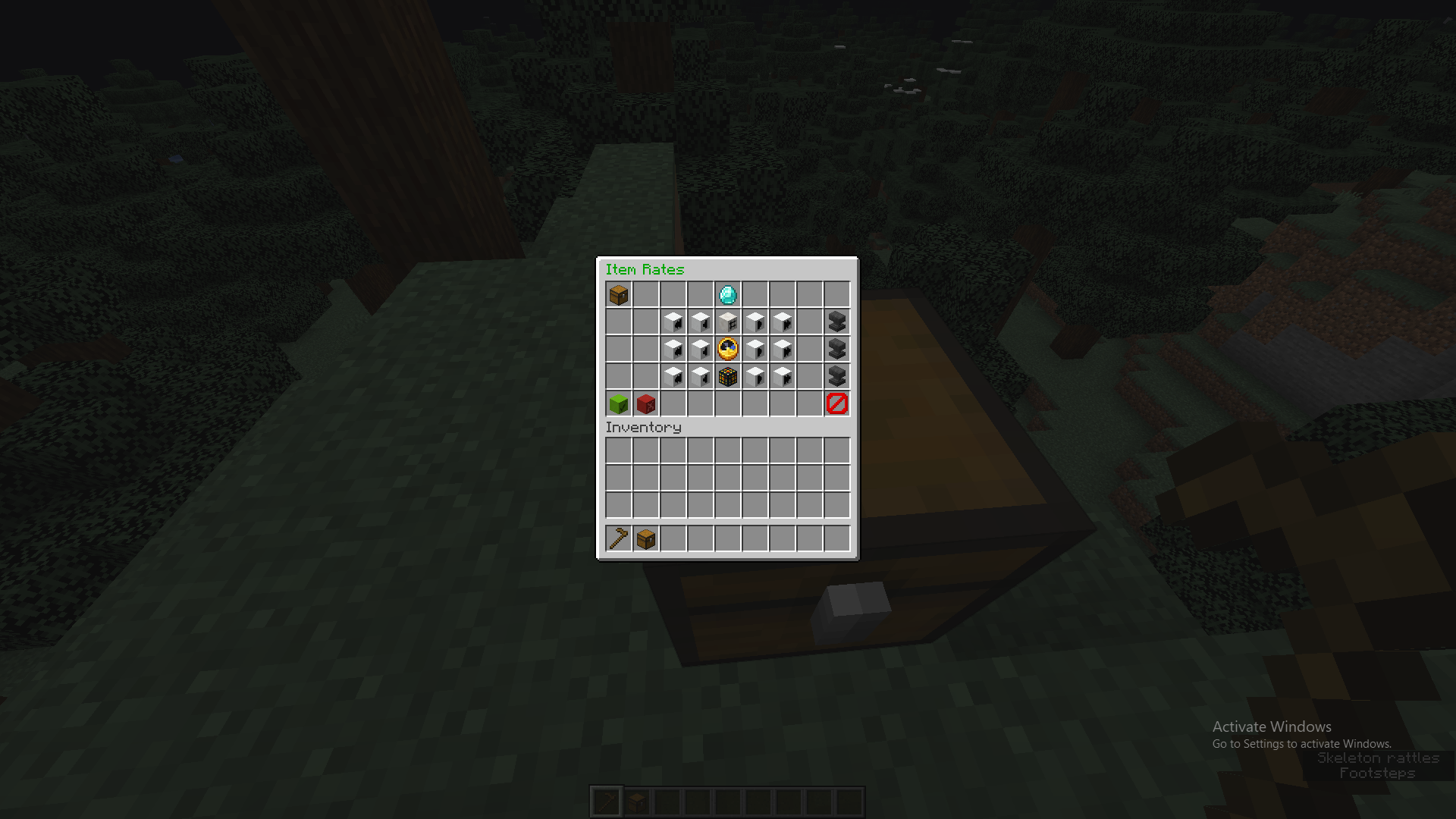Select the patterned block below the clock
The height and width of the screenshot is (819, 1456).
[727, 375]
